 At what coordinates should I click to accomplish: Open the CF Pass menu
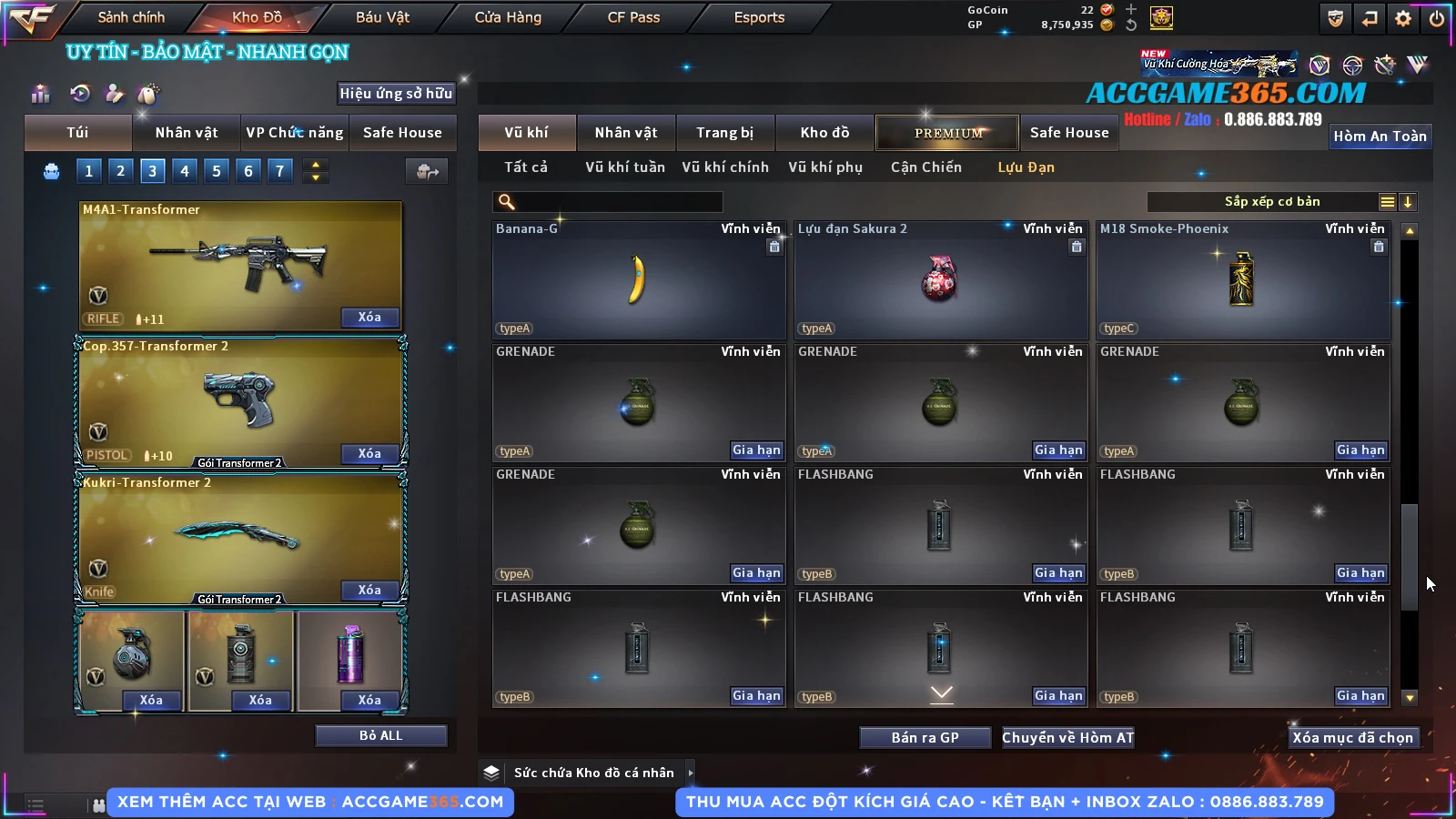(633, 17)
